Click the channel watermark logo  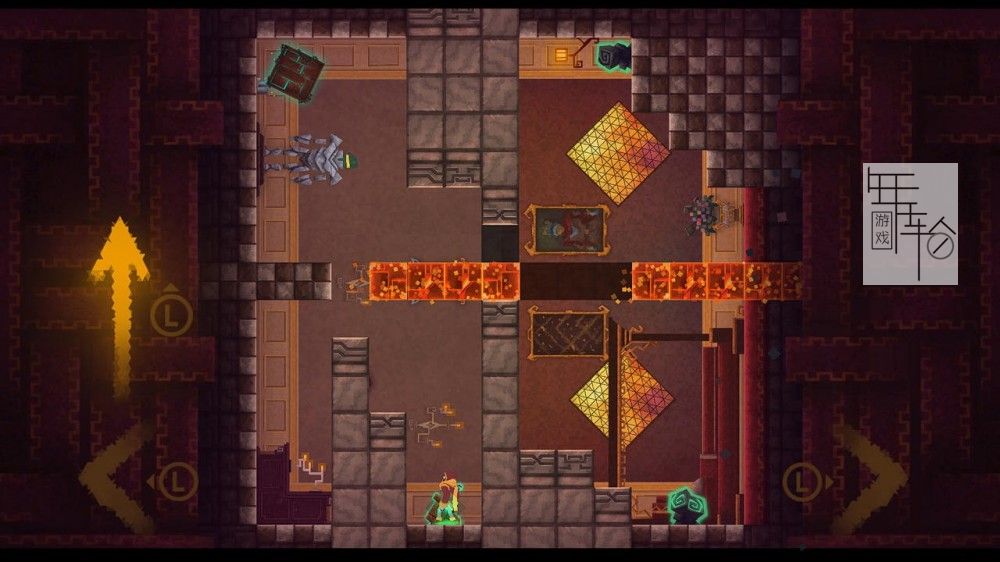point(910,224)
